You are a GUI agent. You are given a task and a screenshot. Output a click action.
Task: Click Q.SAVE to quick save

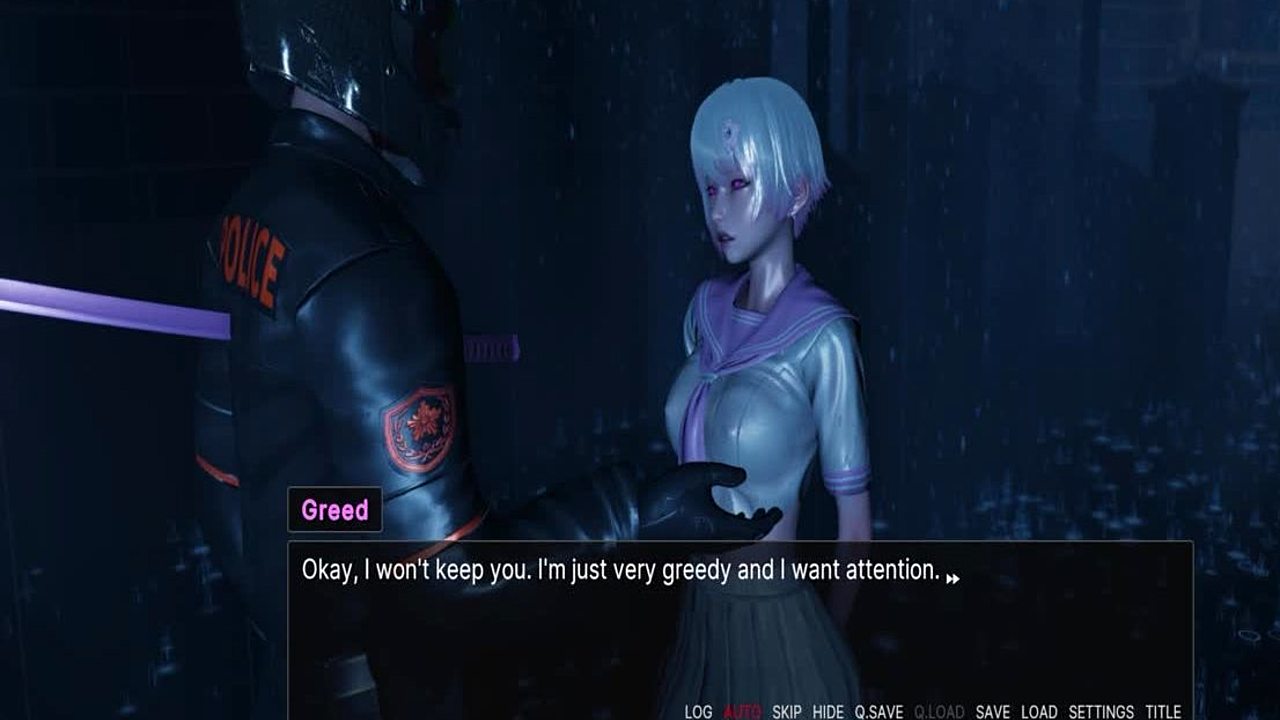click(x=878, y=712)
